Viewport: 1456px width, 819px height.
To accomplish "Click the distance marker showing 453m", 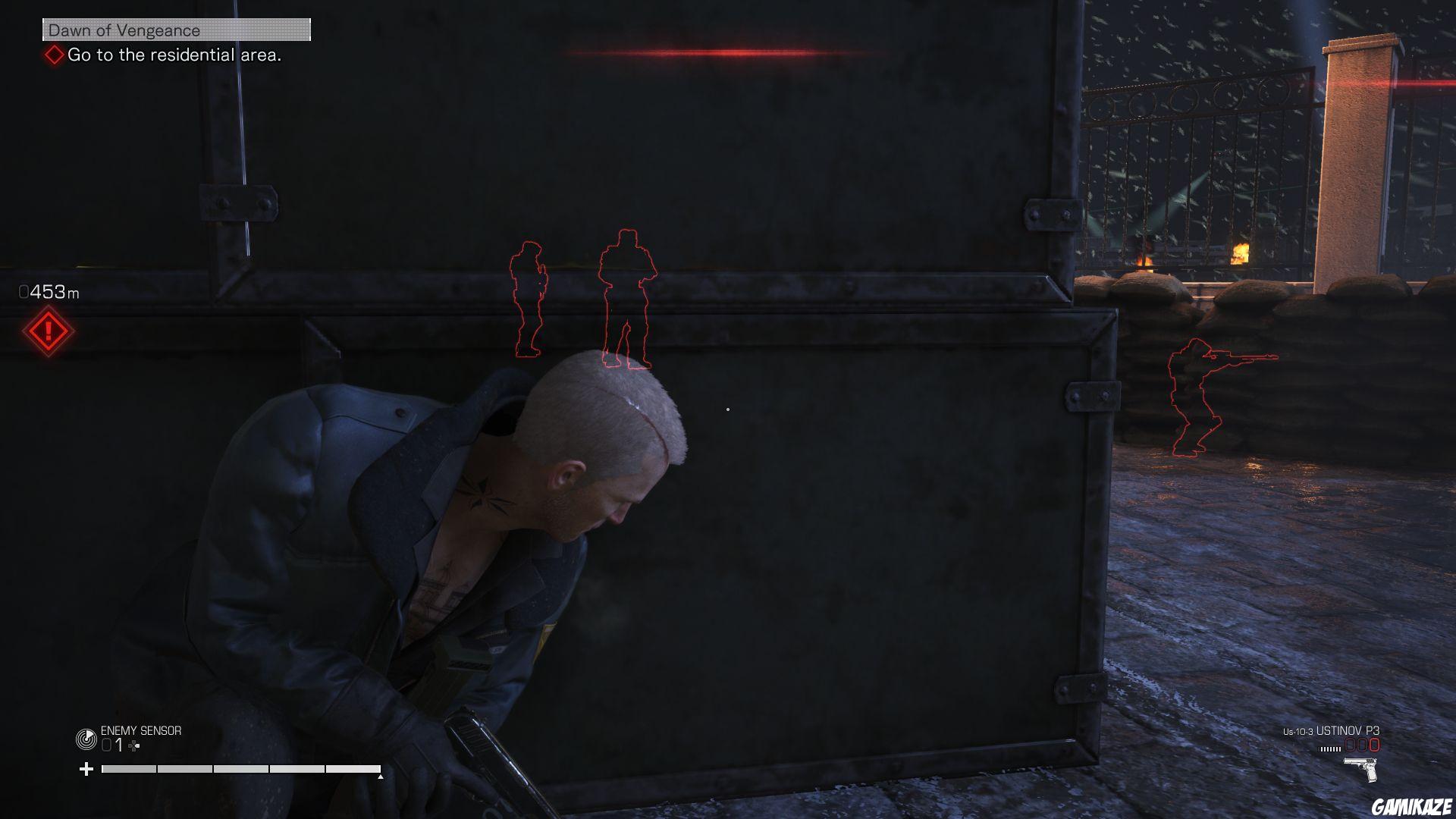I will pos(48,290).
